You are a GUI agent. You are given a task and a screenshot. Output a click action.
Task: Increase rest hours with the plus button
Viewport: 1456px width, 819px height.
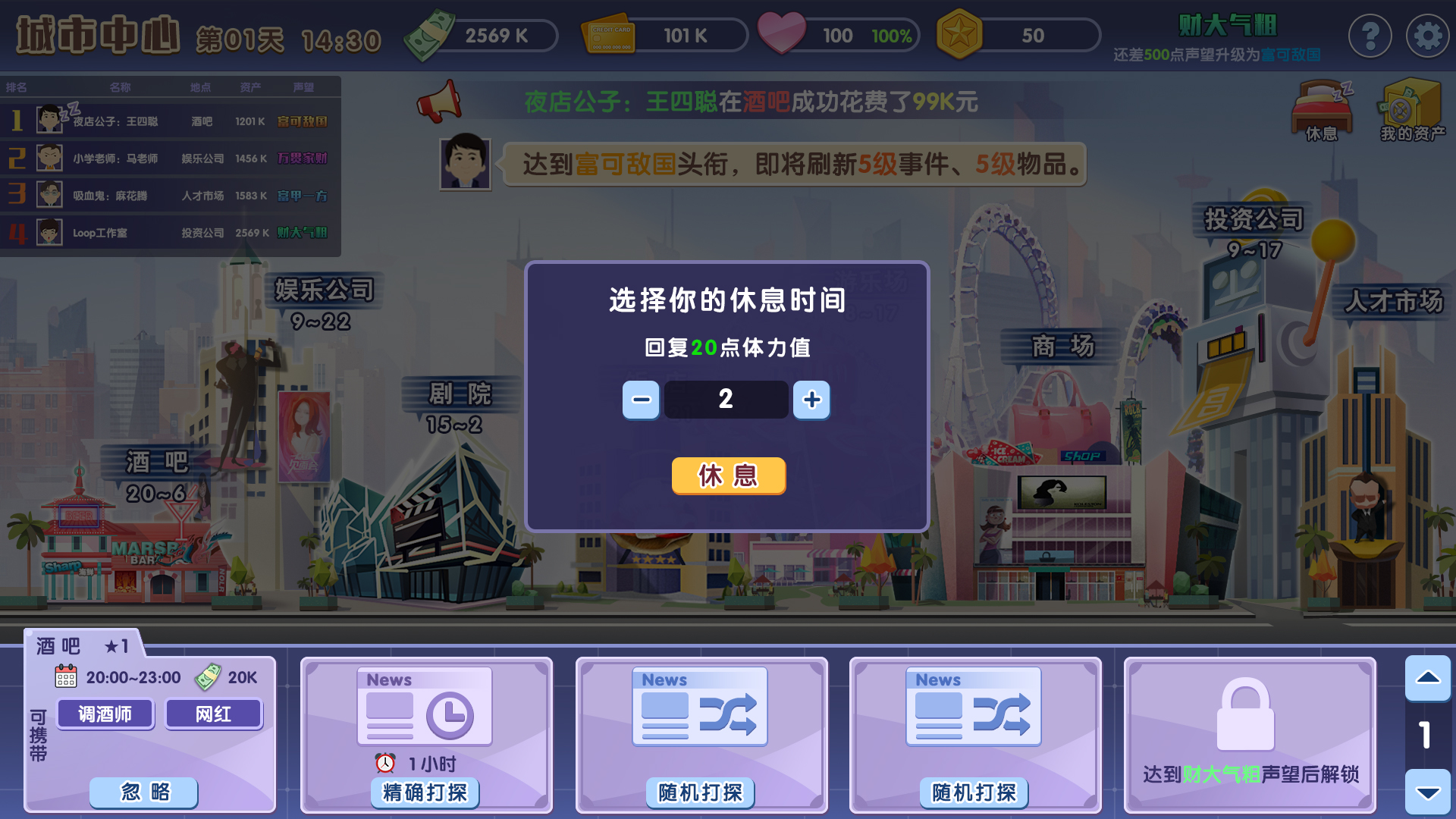tap(811, 400)
